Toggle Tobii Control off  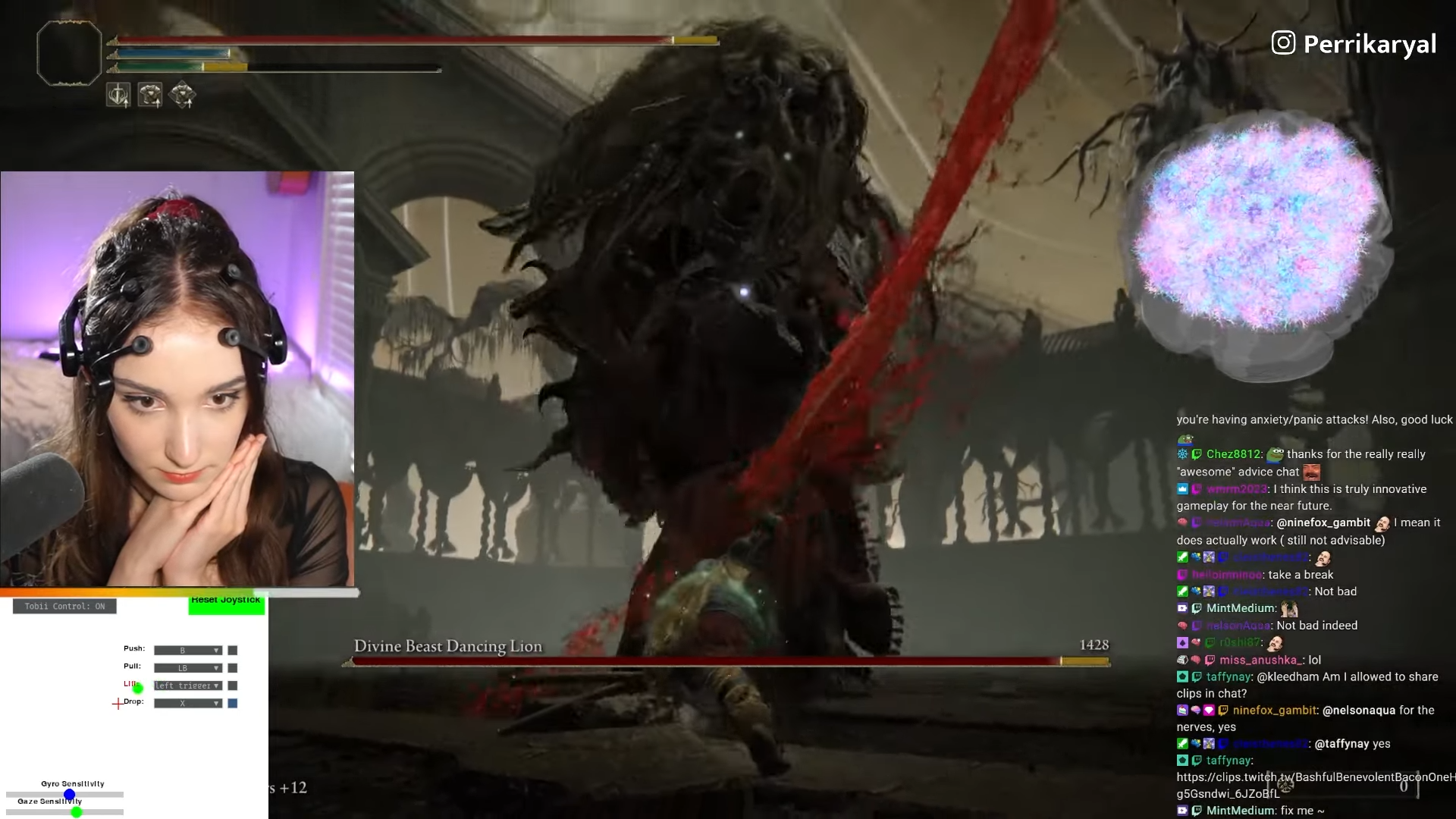click(64, 606)
